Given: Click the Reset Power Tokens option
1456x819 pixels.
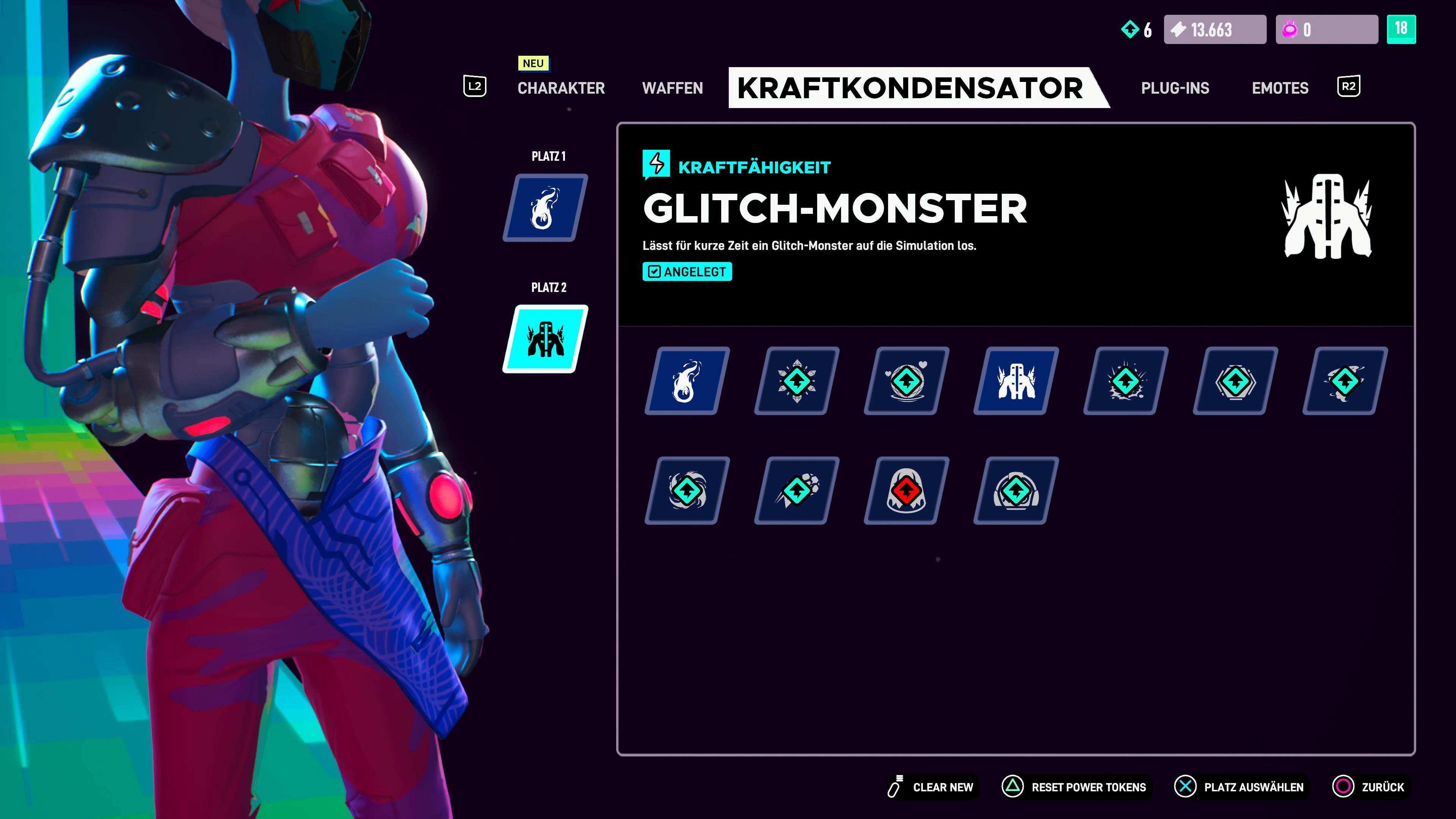Looking at the screenshot, I should point(1075,787).
